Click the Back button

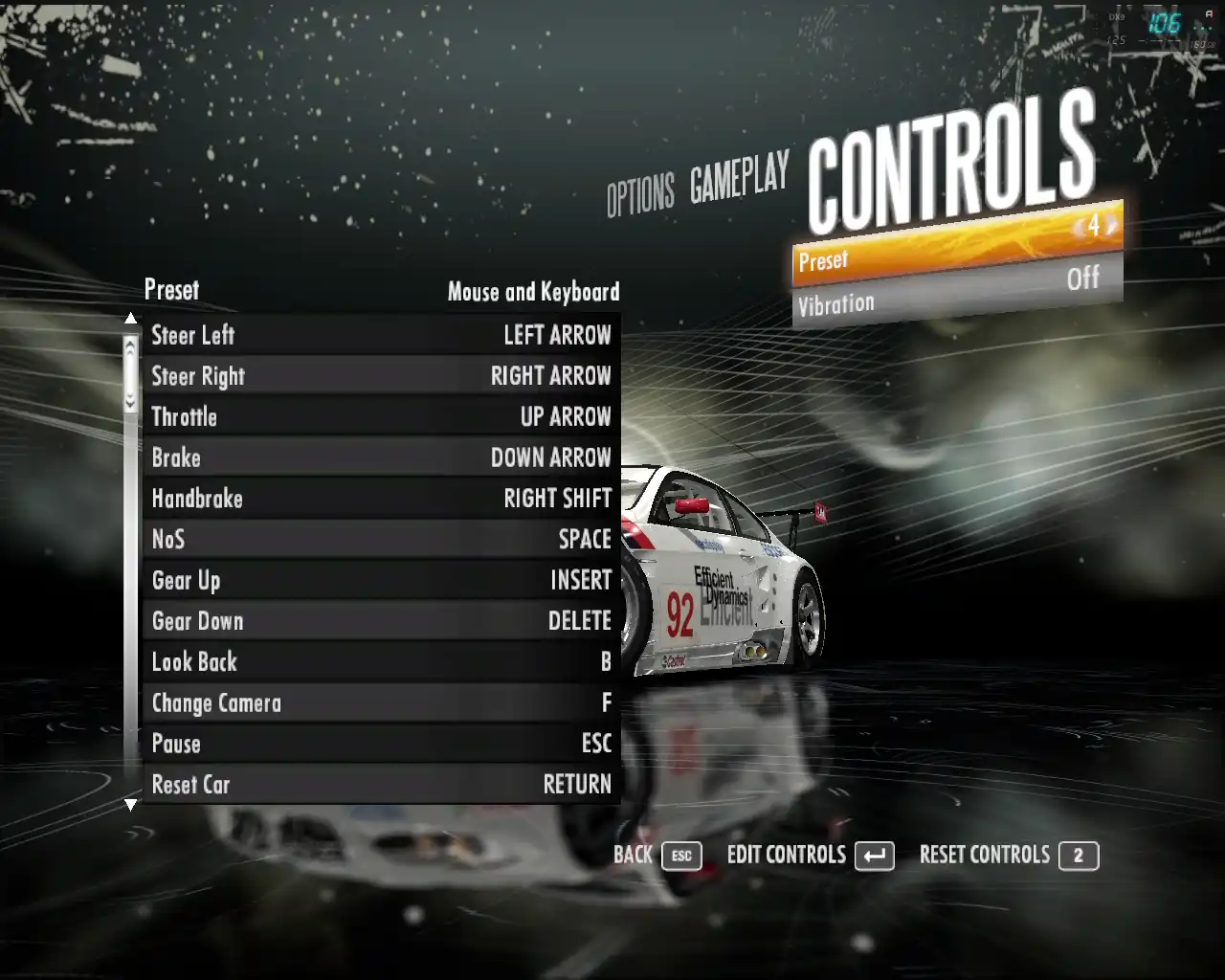coord(657,856)
